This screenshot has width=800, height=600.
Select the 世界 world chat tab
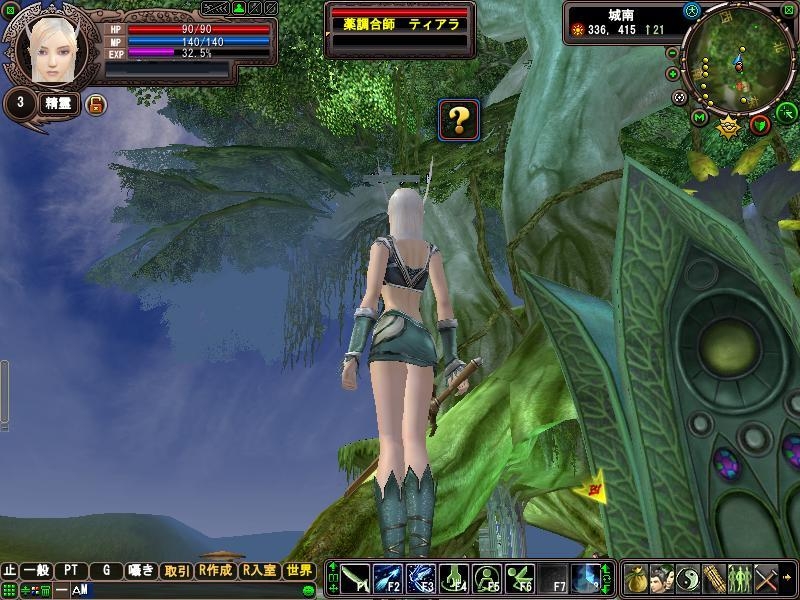click(x=299, y=570)
